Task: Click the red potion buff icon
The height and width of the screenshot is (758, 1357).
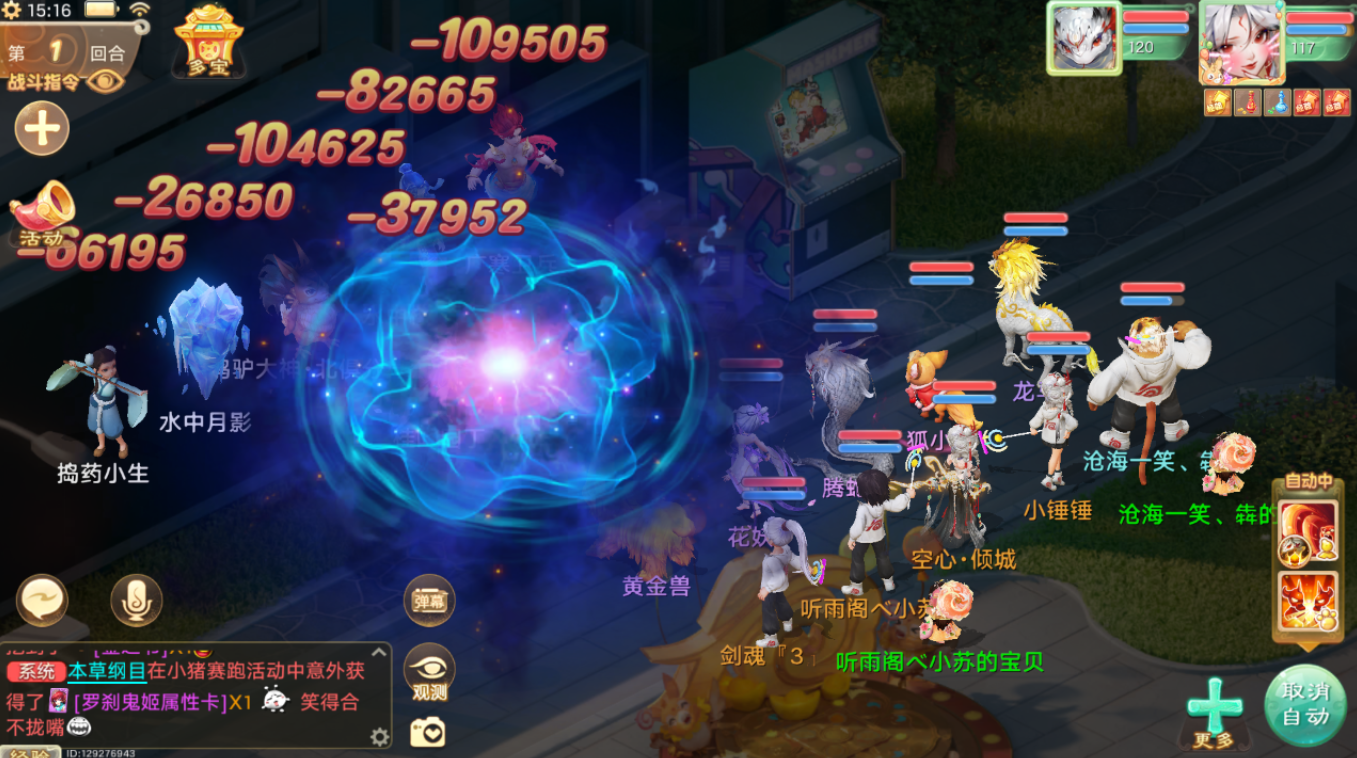Action: point(1247,102)
